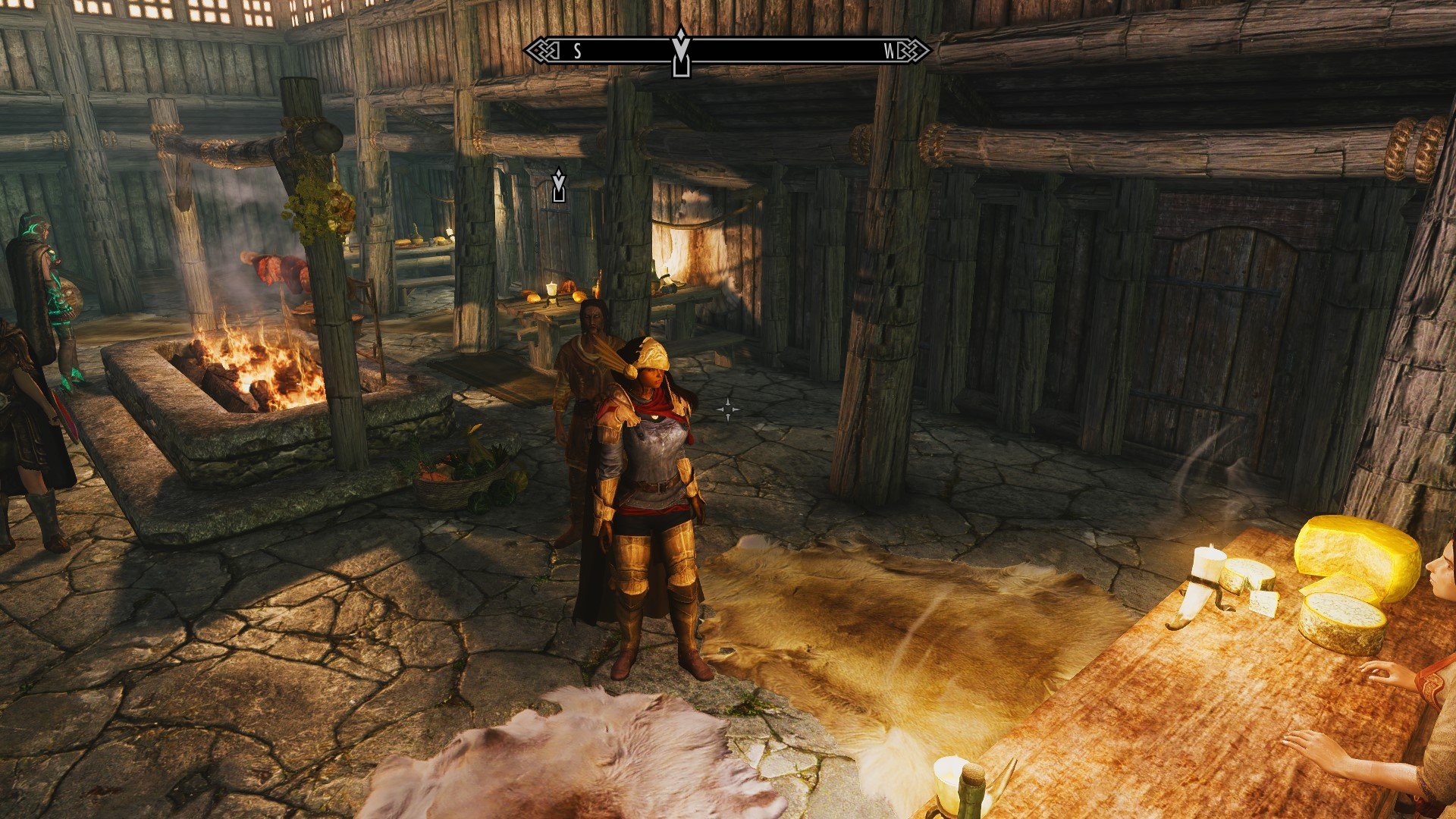Screen dimensions: 1456x819
Task: Select the quest marker on the compass
Action: [681, 52]
